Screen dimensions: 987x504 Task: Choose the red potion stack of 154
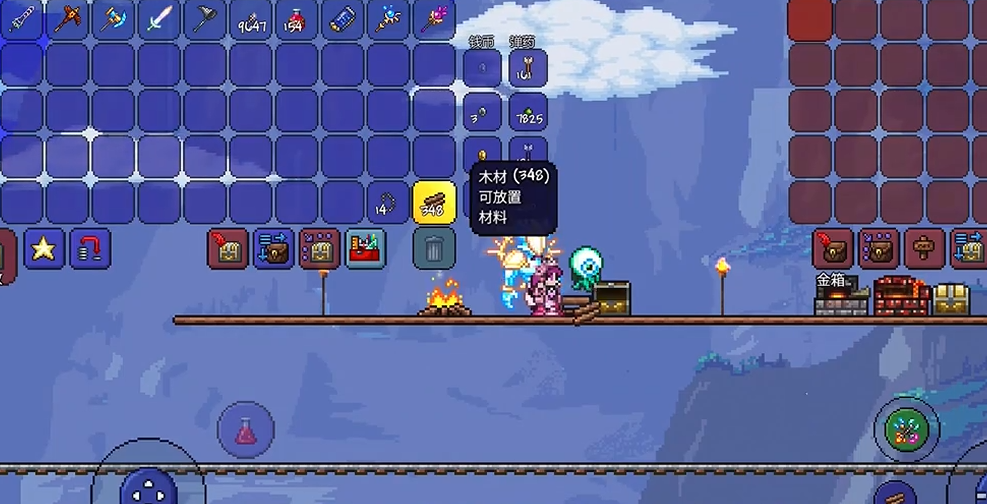point(297,19)
